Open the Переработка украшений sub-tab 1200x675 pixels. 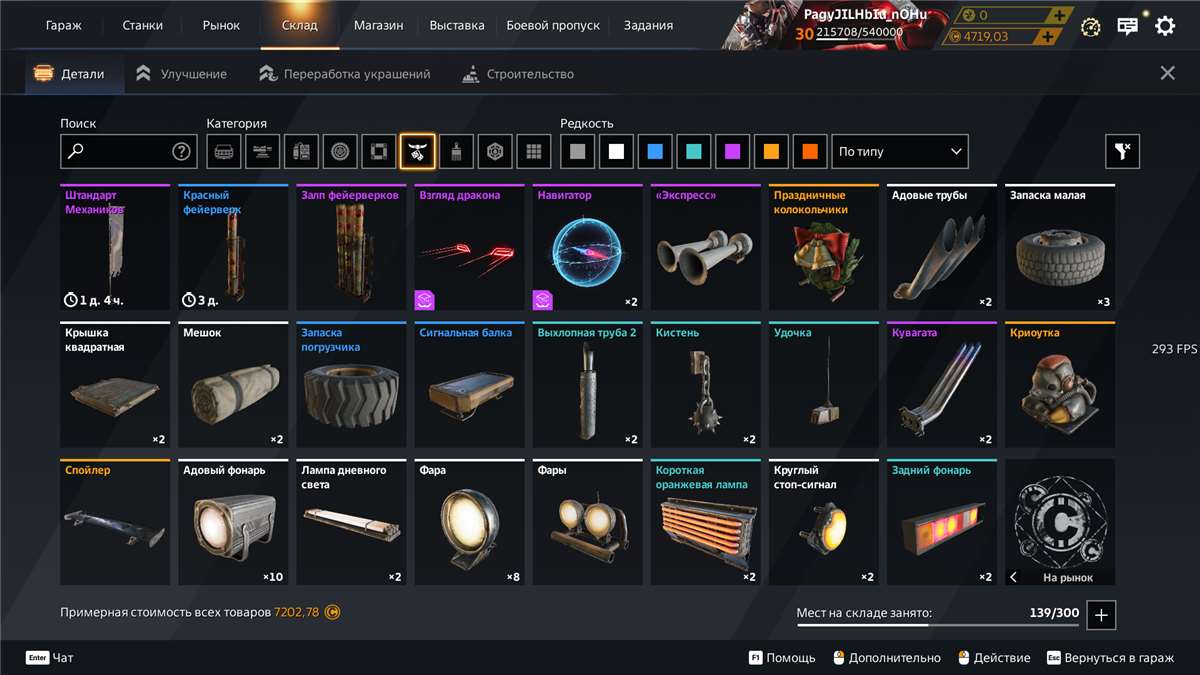pos(345,74)
